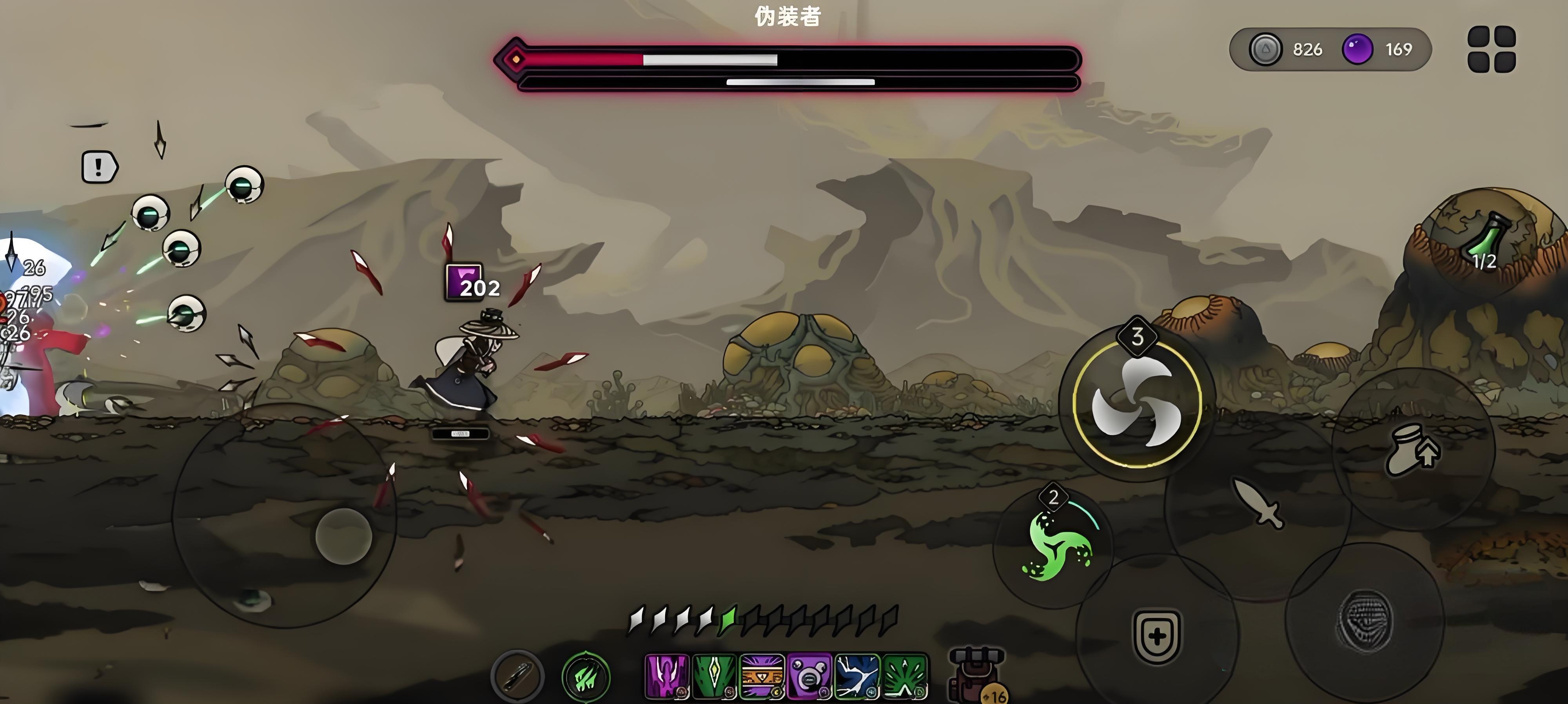Select the purple-and-orange banded relic icon
The image size is (1568, 704).
762,676
